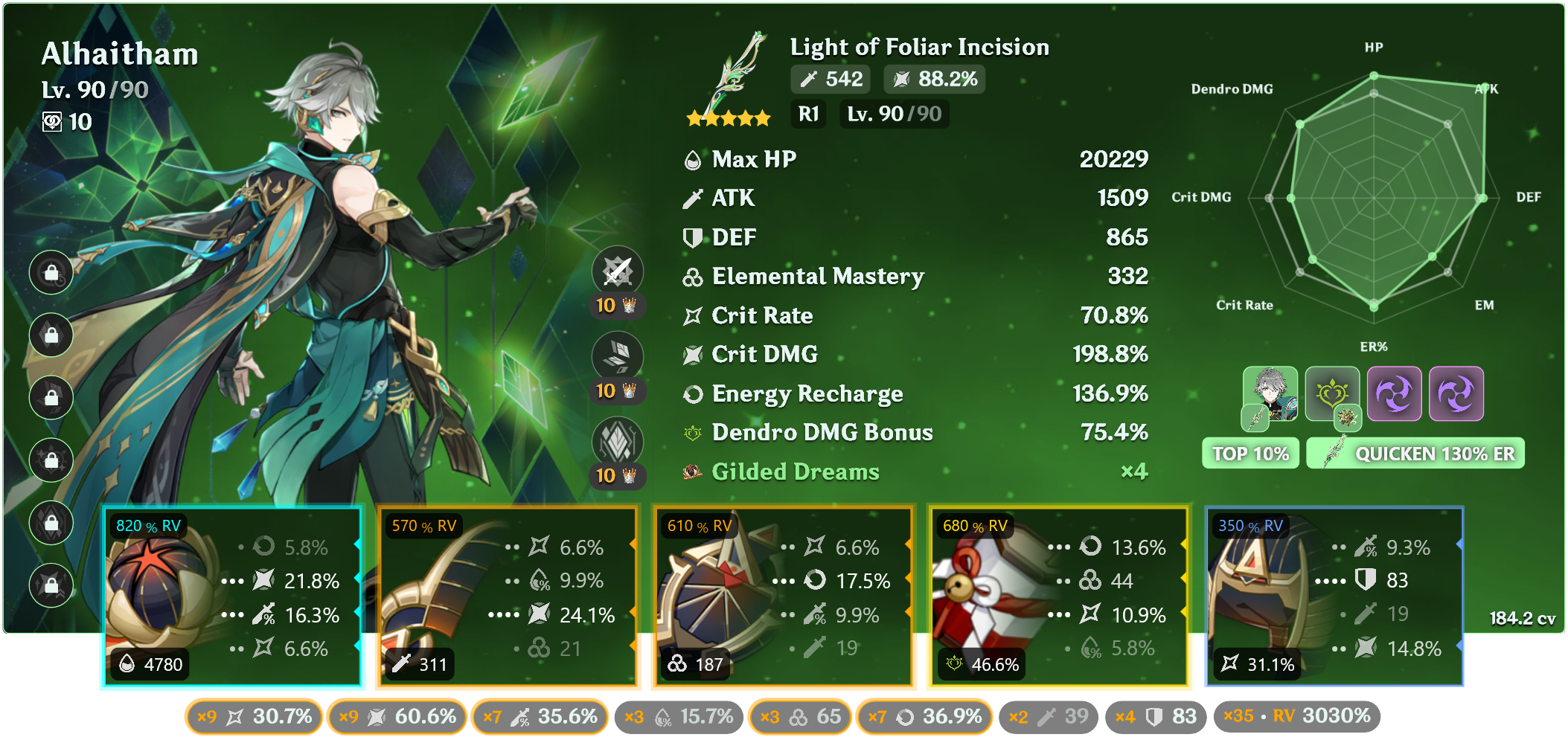Choose the sands artifact with 610% RV

(783, 596)
